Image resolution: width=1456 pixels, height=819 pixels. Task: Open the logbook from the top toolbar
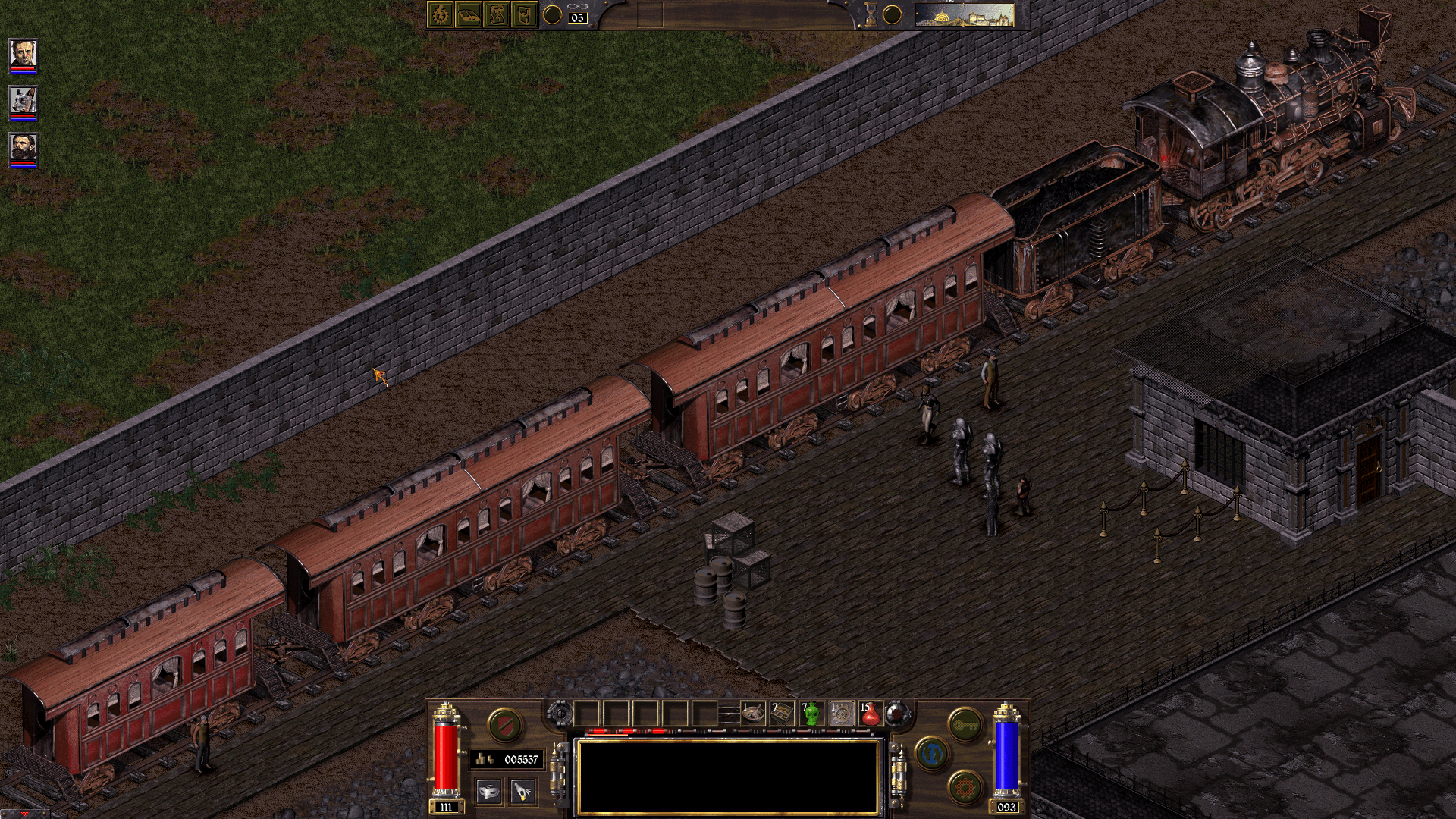(469, 17)
